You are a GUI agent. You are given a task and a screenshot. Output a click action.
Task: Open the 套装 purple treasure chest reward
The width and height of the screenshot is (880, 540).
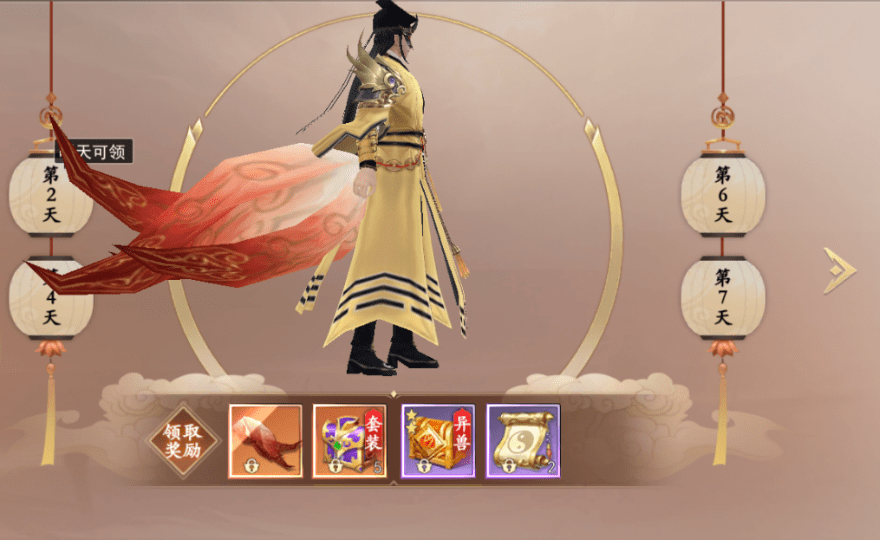click(349, 441)
